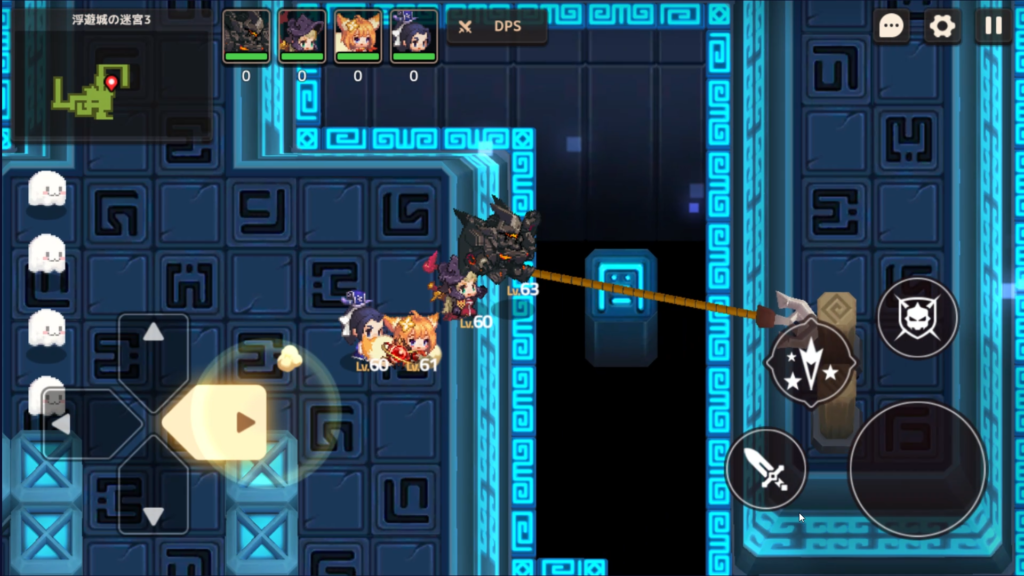Select the witch hat party member portrait
Image resolution: width=1024 pixels, height=576 pixels.
coord(302,36)
